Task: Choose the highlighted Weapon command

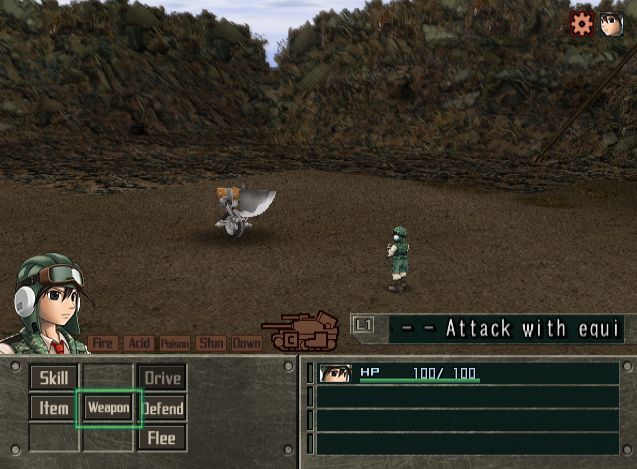Action: 108,408
